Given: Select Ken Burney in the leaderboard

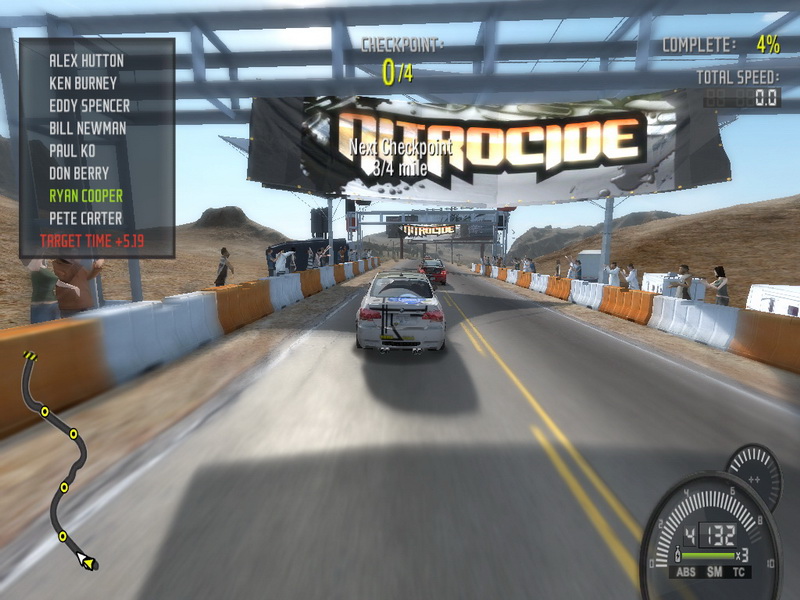Looking at the screenshot, I should (83, 83).
